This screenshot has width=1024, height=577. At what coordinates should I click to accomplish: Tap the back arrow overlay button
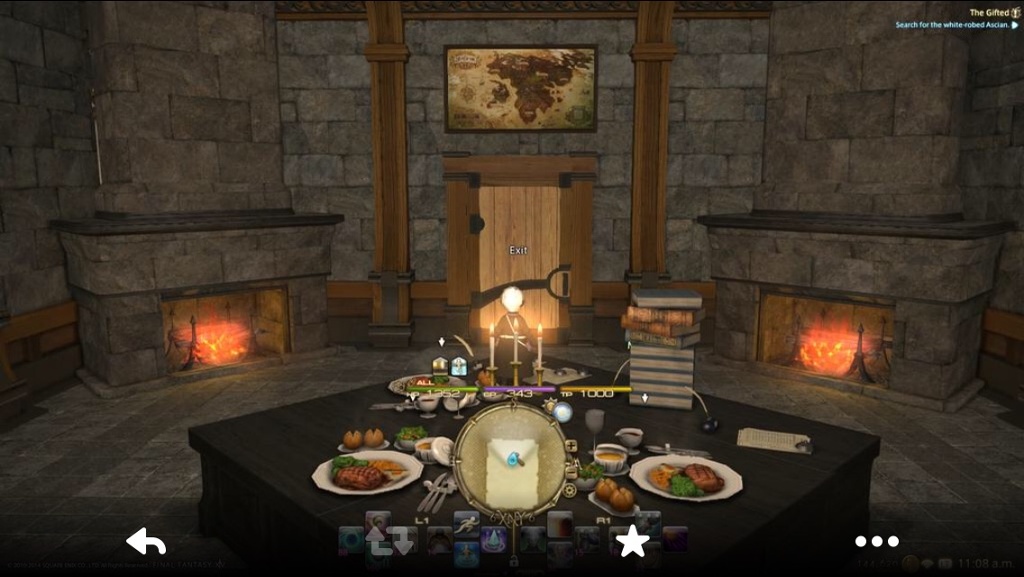(x=146, y=541)
